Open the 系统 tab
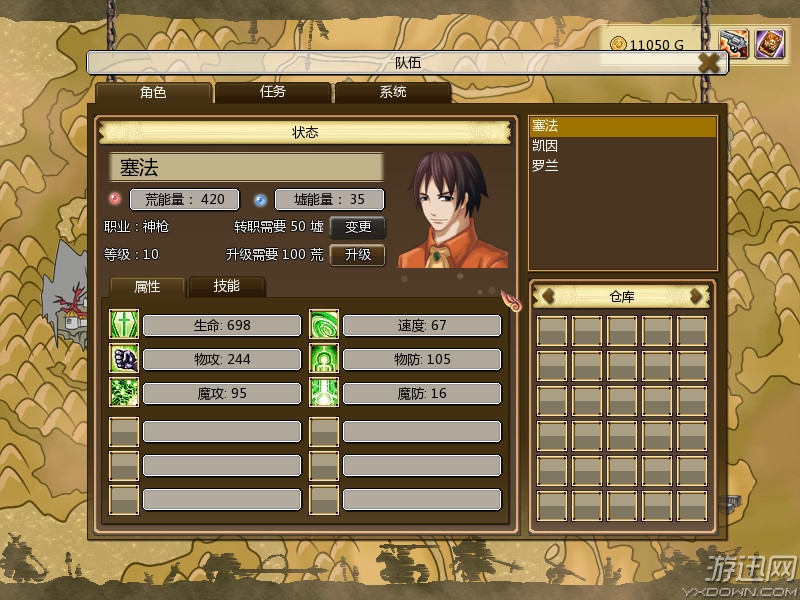The image size is (800, 600). [392, 93]
